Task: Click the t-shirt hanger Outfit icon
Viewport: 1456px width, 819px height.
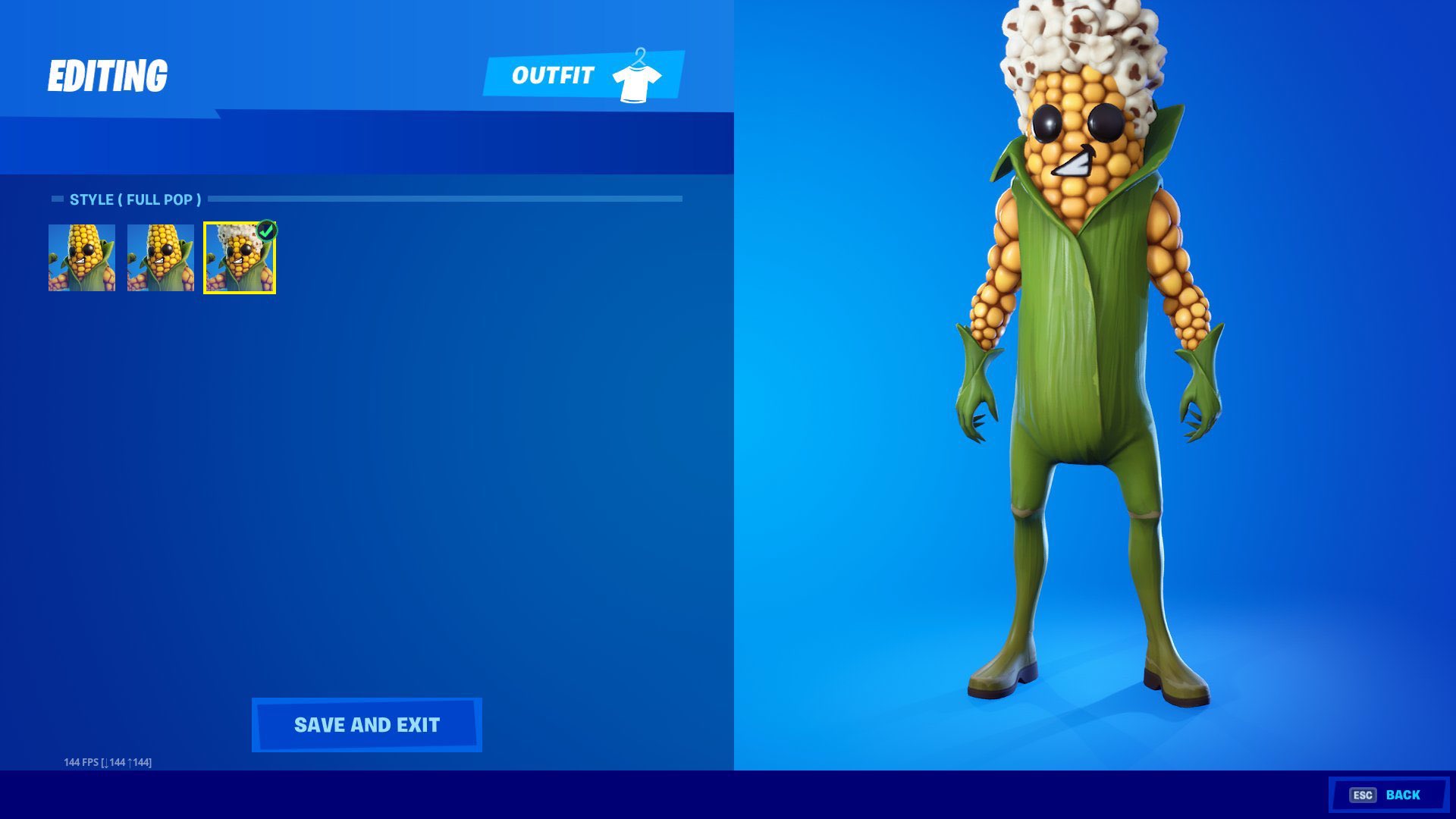Action: point(637,75)
